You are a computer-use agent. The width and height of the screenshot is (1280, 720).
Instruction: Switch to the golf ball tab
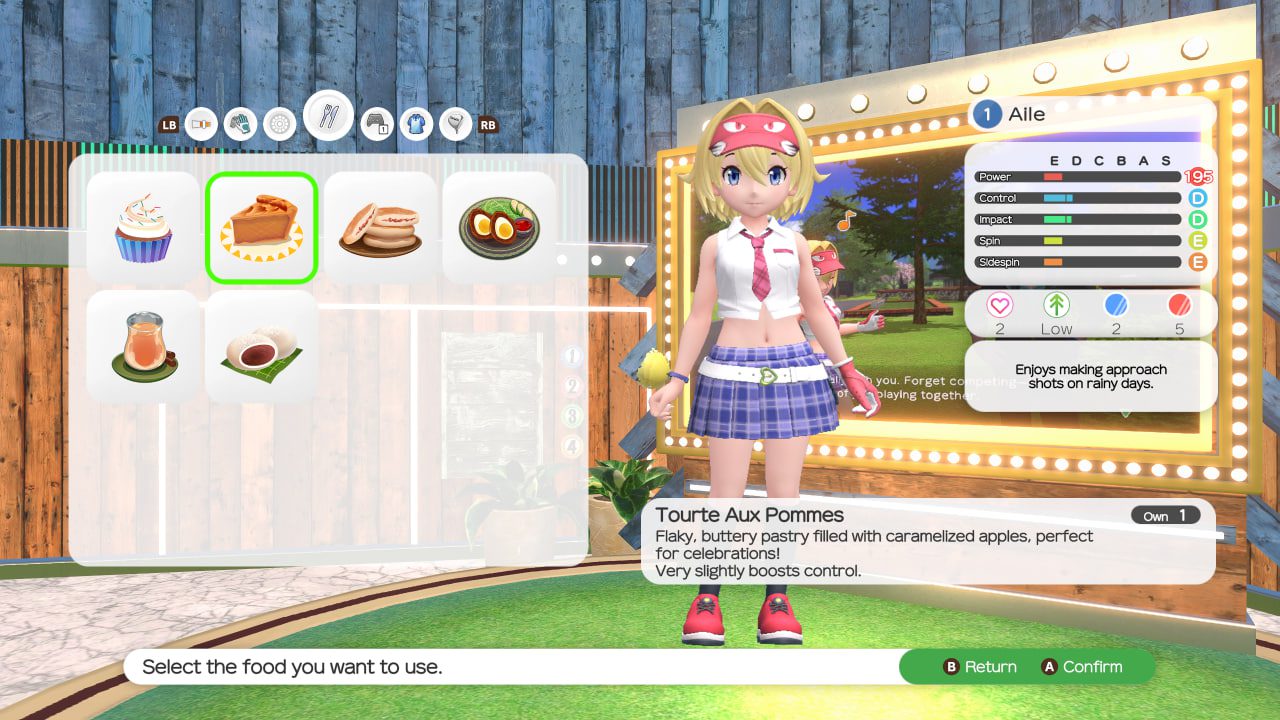point(280,124)
